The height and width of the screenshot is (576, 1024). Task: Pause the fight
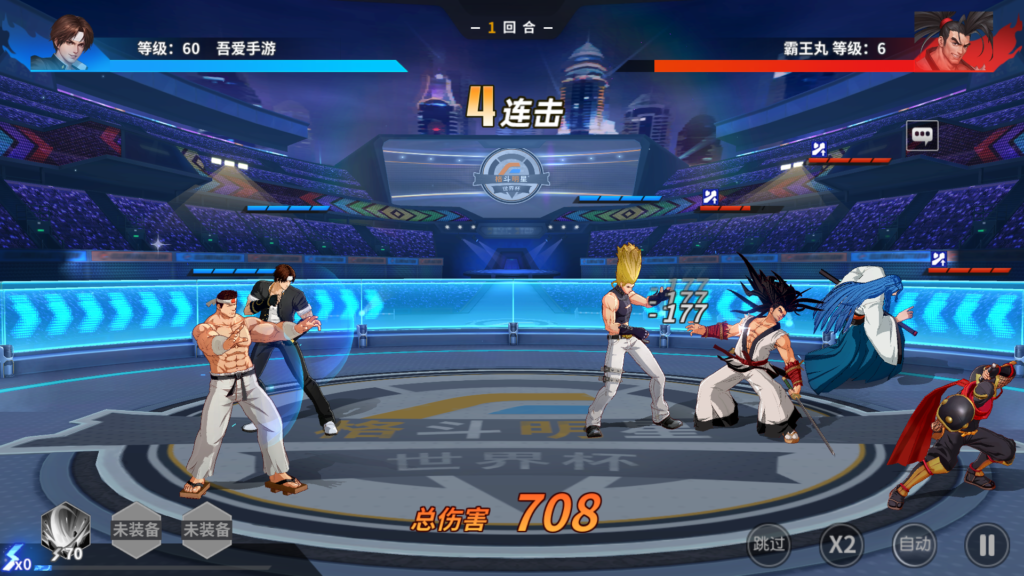[987, 545]
